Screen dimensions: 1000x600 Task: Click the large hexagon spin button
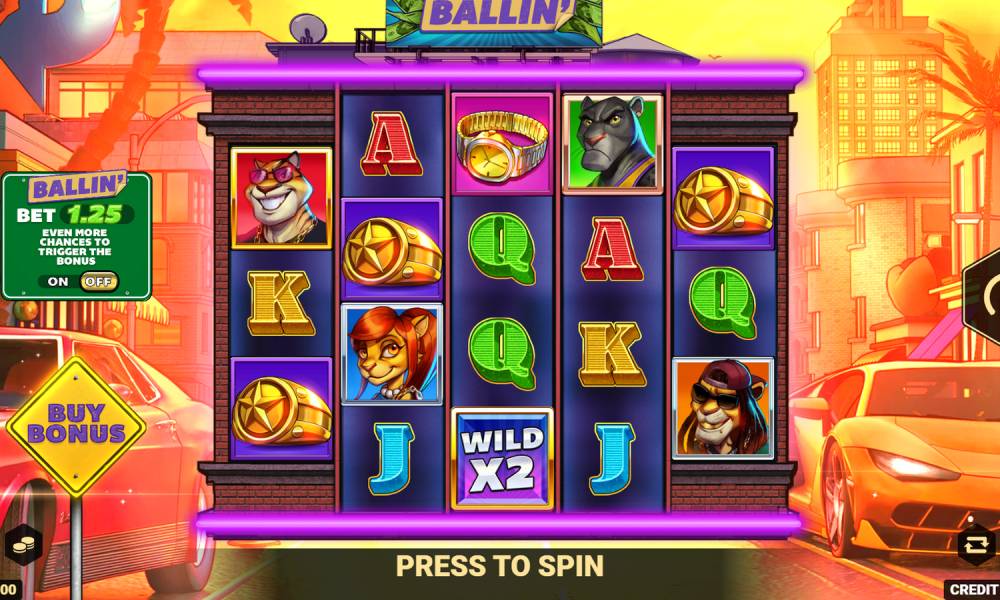point(986,293)
